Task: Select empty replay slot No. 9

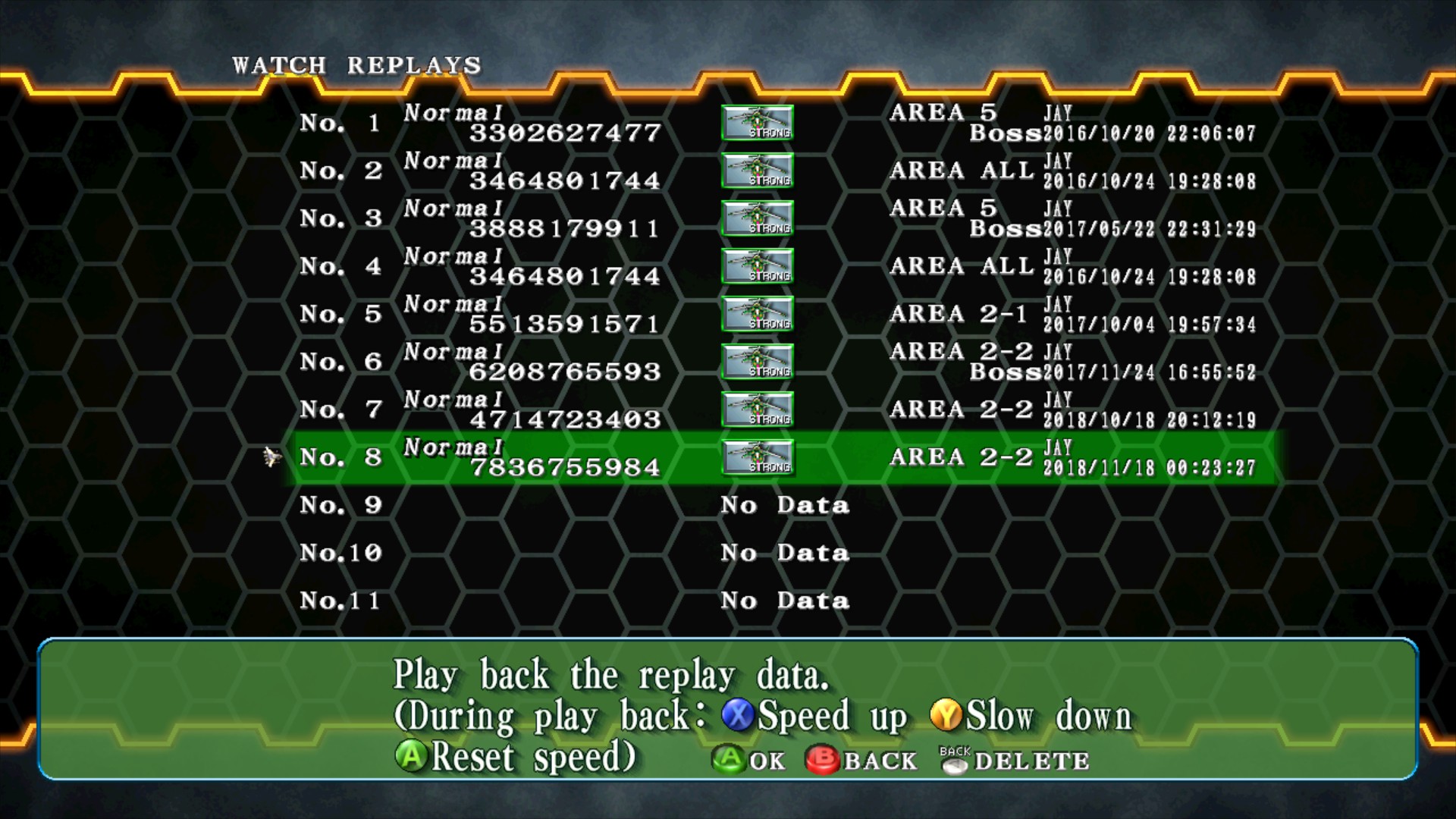Action: (781, 506)
